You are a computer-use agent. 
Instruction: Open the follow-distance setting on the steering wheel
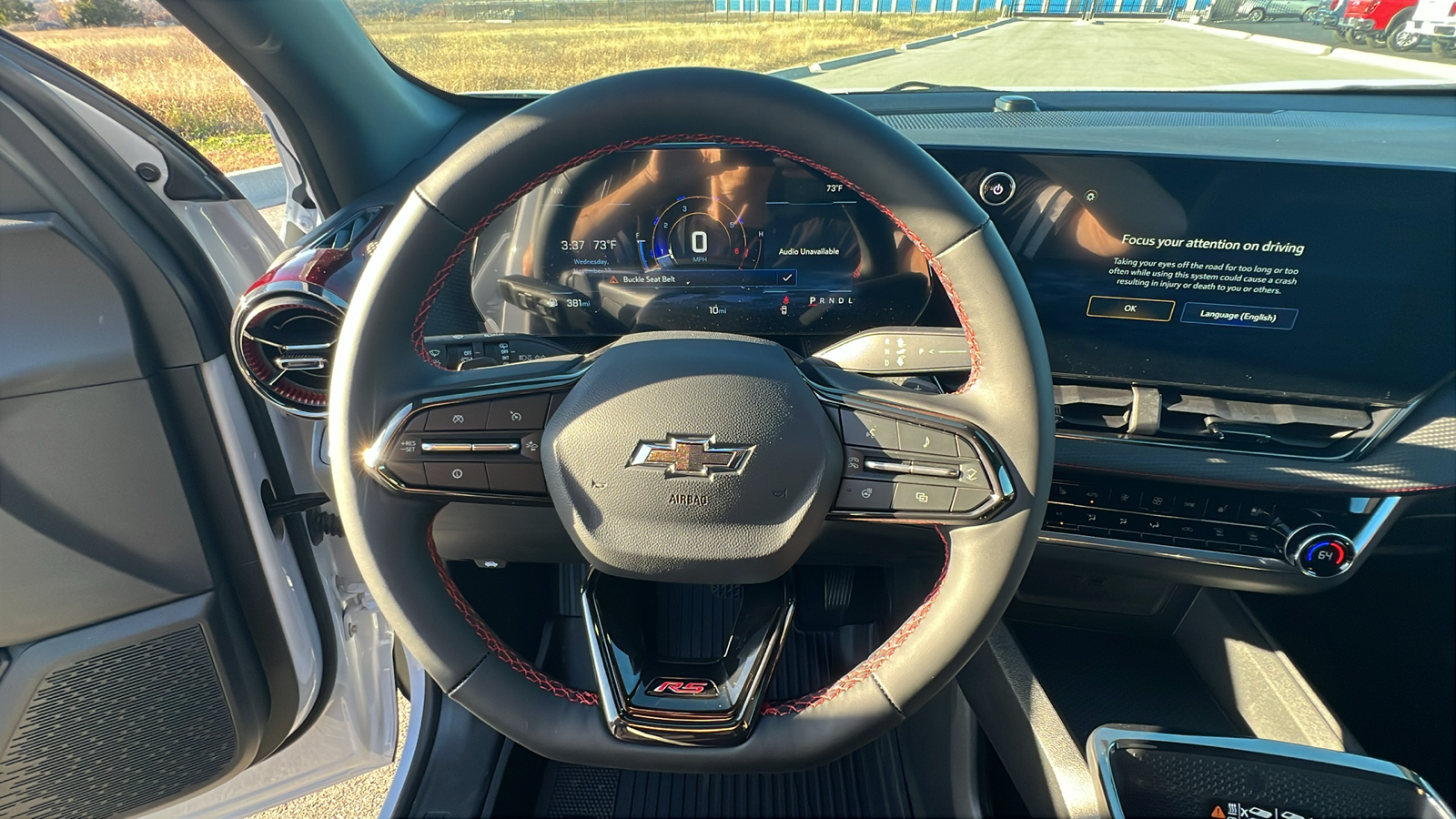click(x=516, y=416)
